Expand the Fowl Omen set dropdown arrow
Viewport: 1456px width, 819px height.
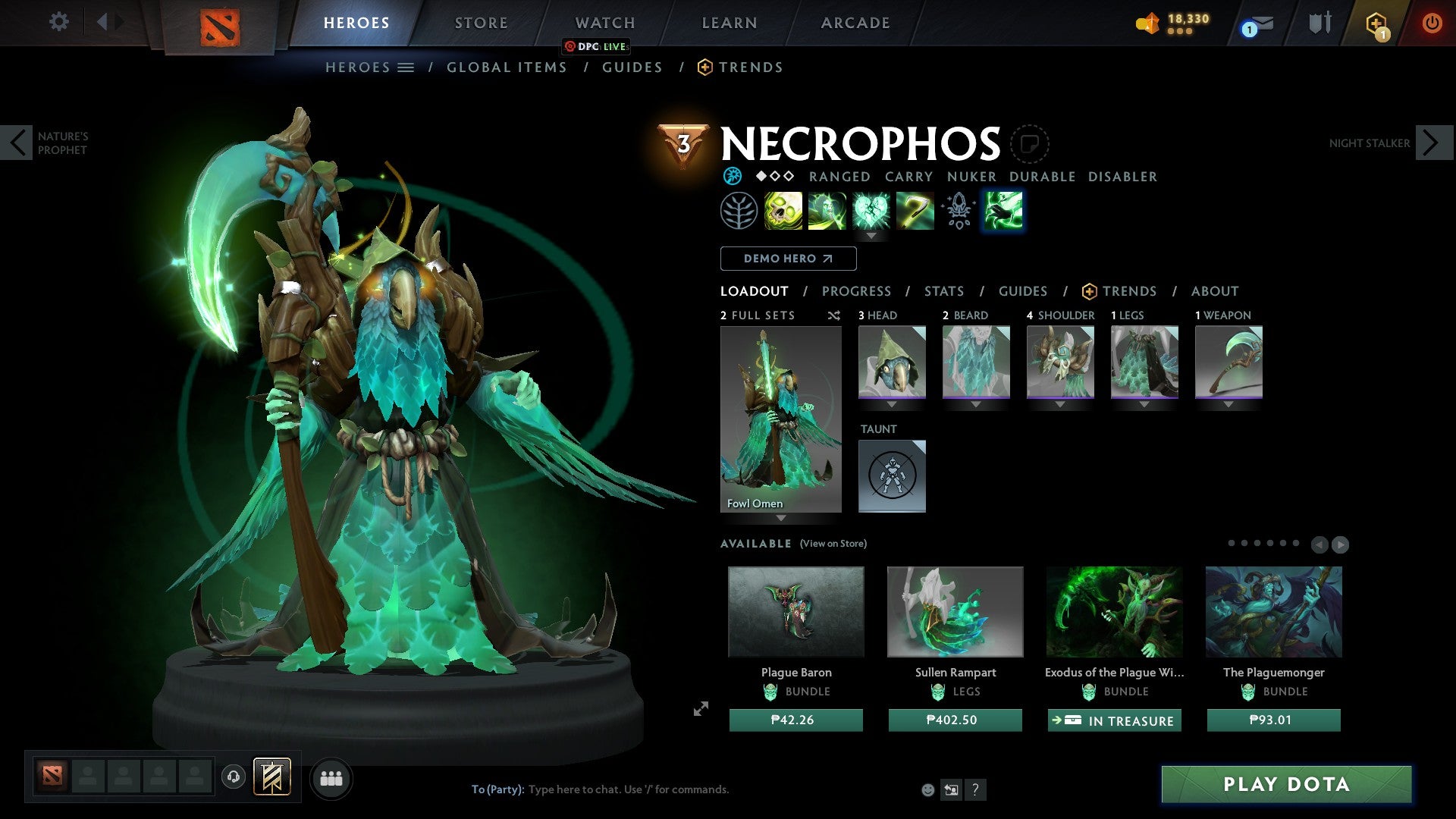780,516
